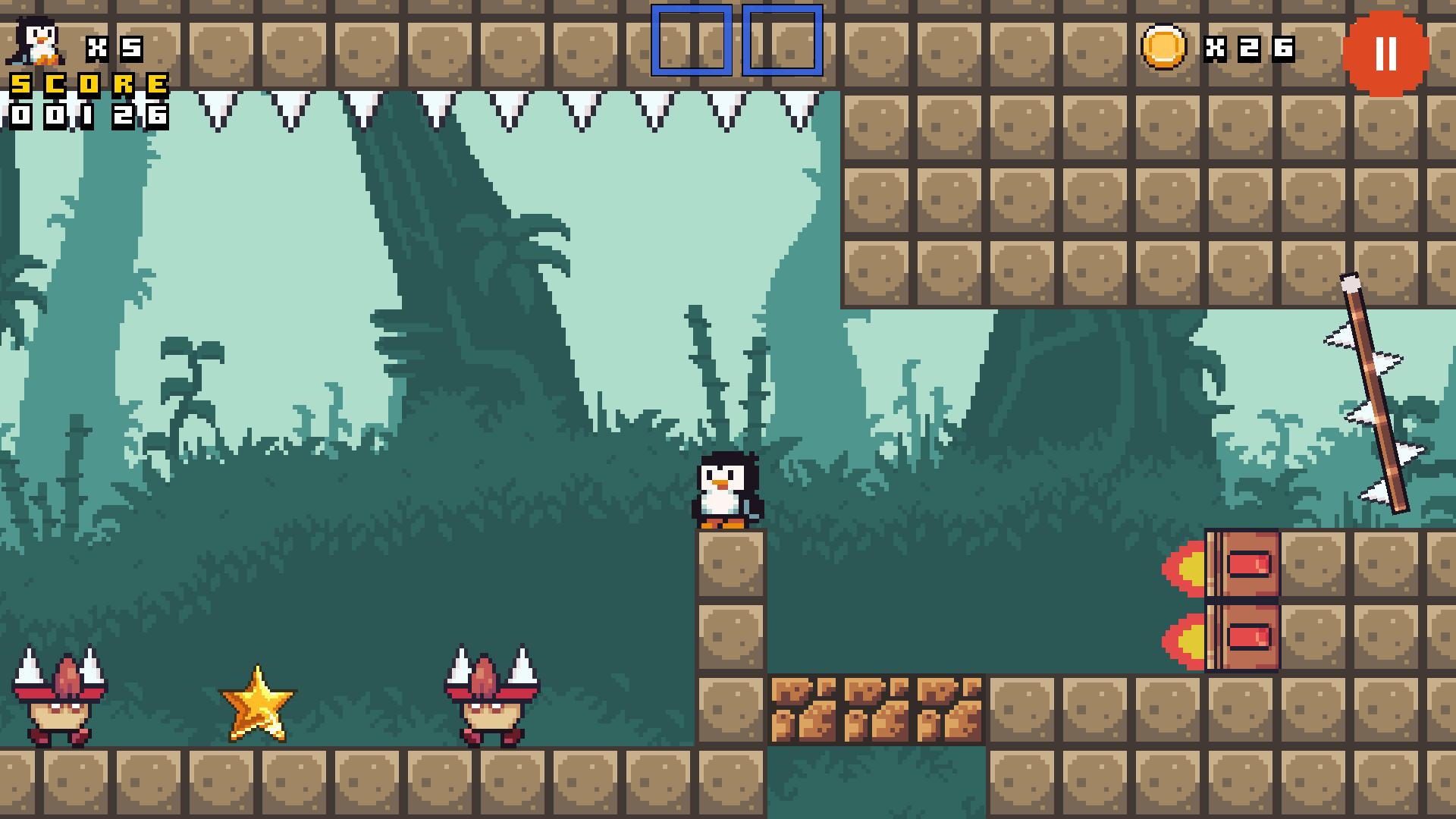Tap the left blue outlined touch button
The image size is (1456, 819).
point(692,42)
